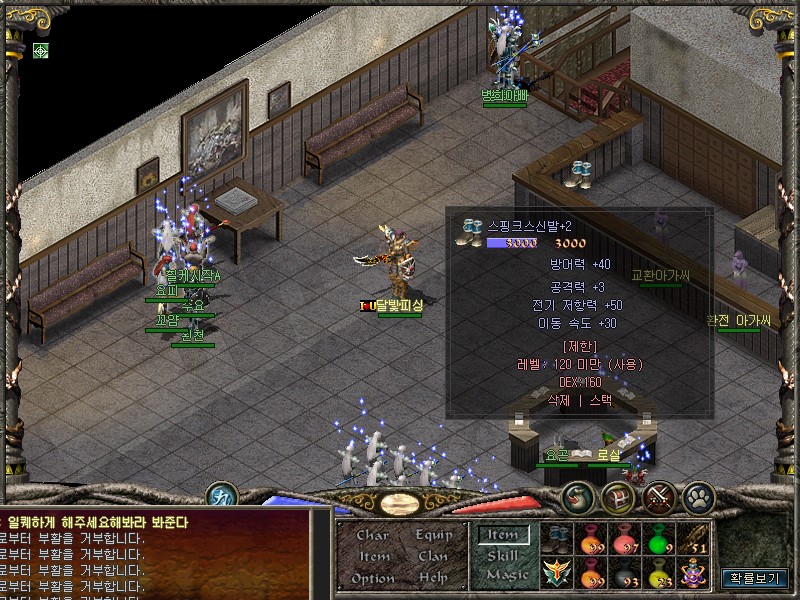This screenshot has height=600, width=800.
Task: Select the Item quick-slot tab
Action: [x=503, y=535]
